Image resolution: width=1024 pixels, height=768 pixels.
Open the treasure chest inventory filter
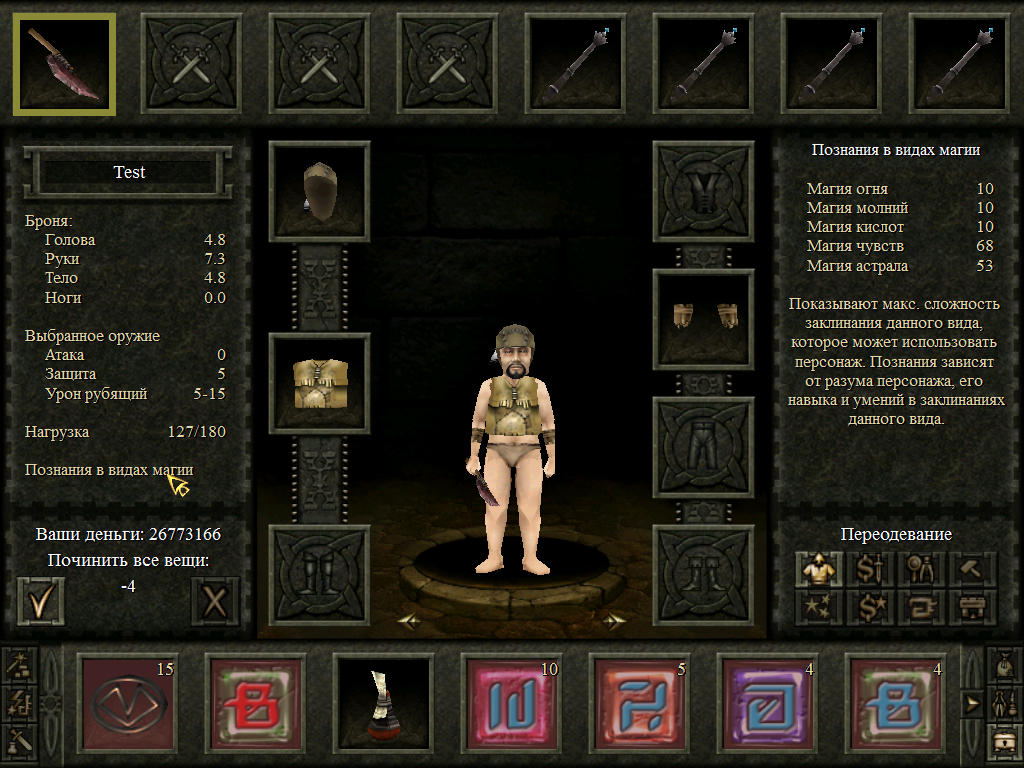(x=1005, y=740)
